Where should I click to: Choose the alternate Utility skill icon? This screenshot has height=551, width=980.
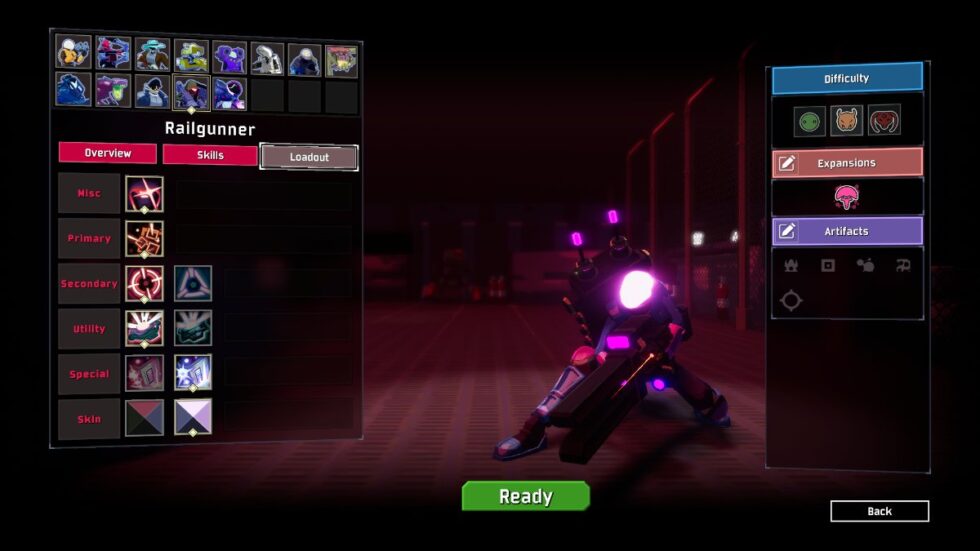pyautogui.click(x=193, y=328)
